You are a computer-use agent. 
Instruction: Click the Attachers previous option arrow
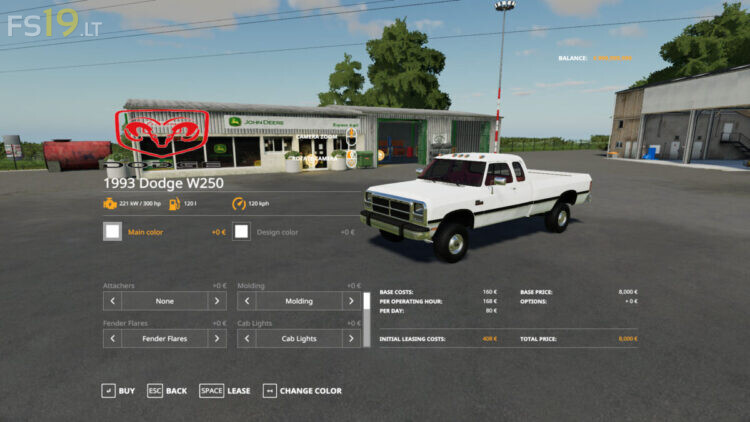pos(112,301)
